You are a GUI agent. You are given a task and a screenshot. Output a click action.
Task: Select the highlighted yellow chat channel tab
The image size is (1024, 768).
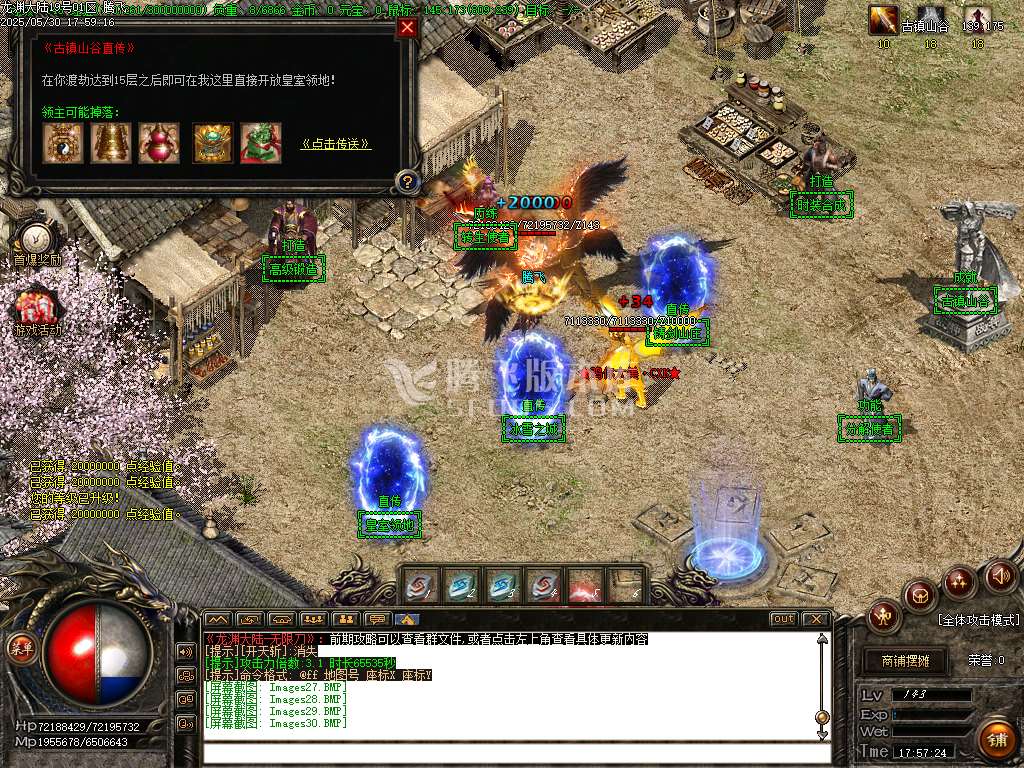407,619
